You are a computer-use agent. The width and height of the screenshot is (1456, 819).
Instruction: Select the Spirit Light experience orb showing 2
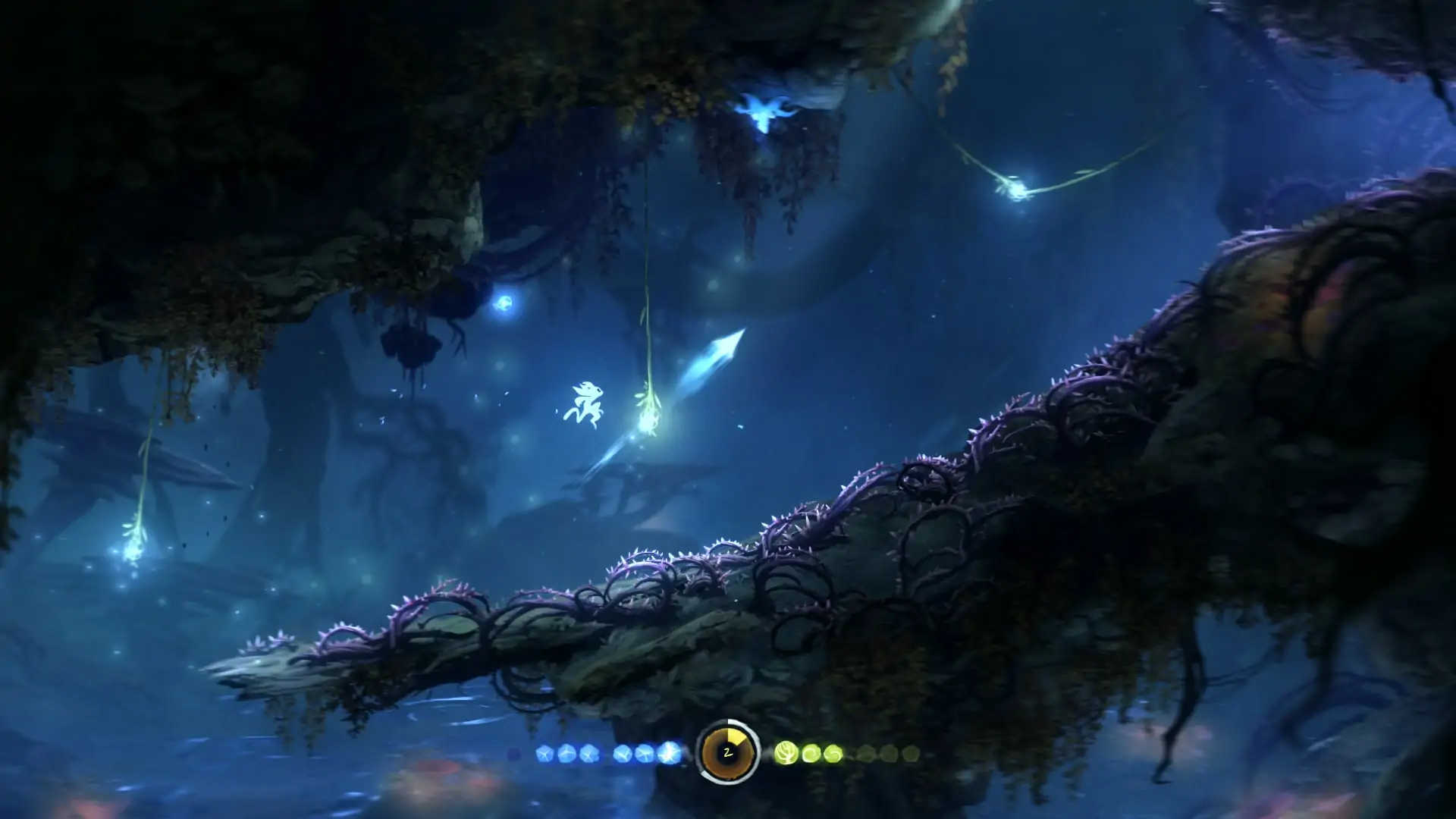coord(727,753)
